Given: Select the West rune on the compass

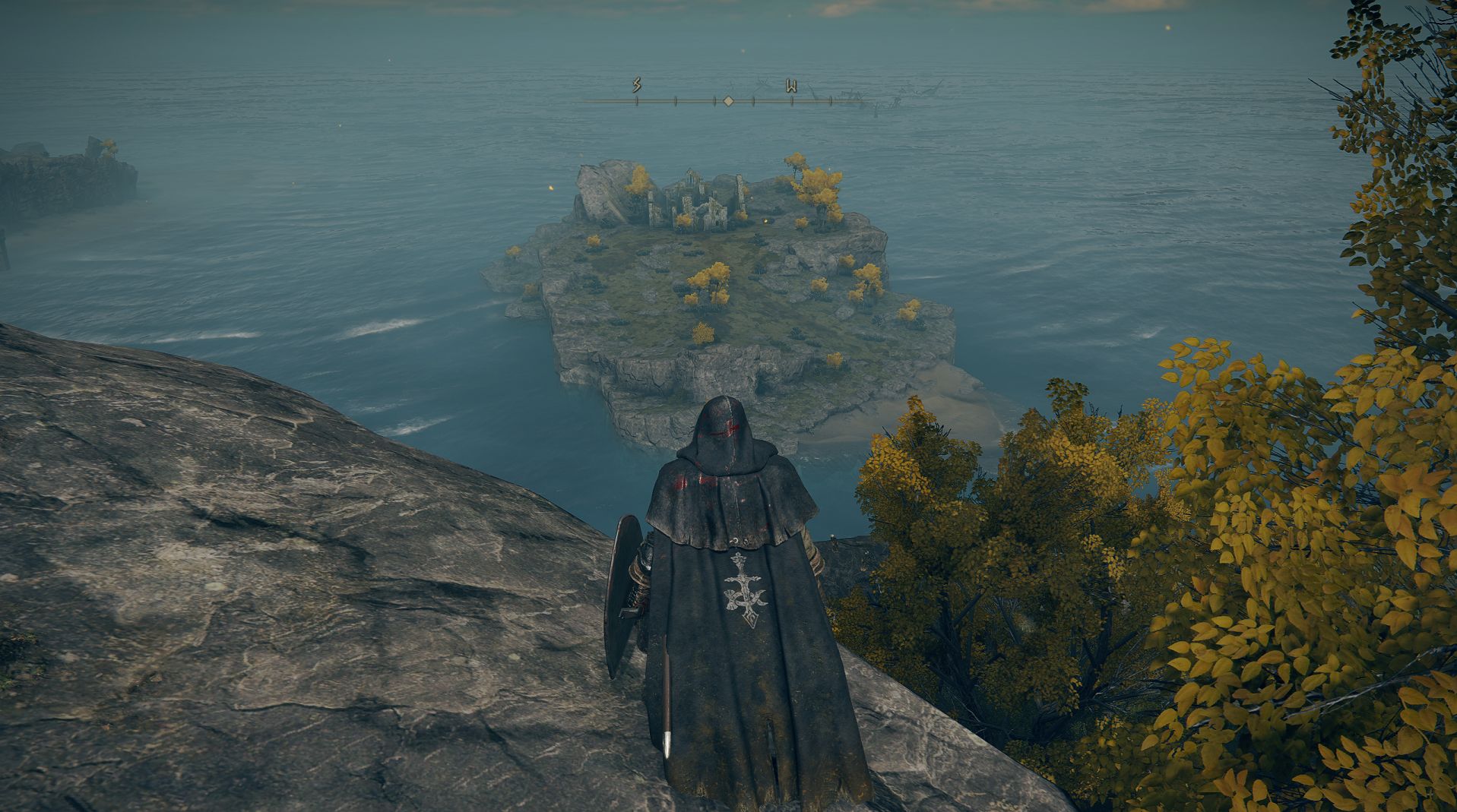Looking at the screenshot, I should 790,86.
